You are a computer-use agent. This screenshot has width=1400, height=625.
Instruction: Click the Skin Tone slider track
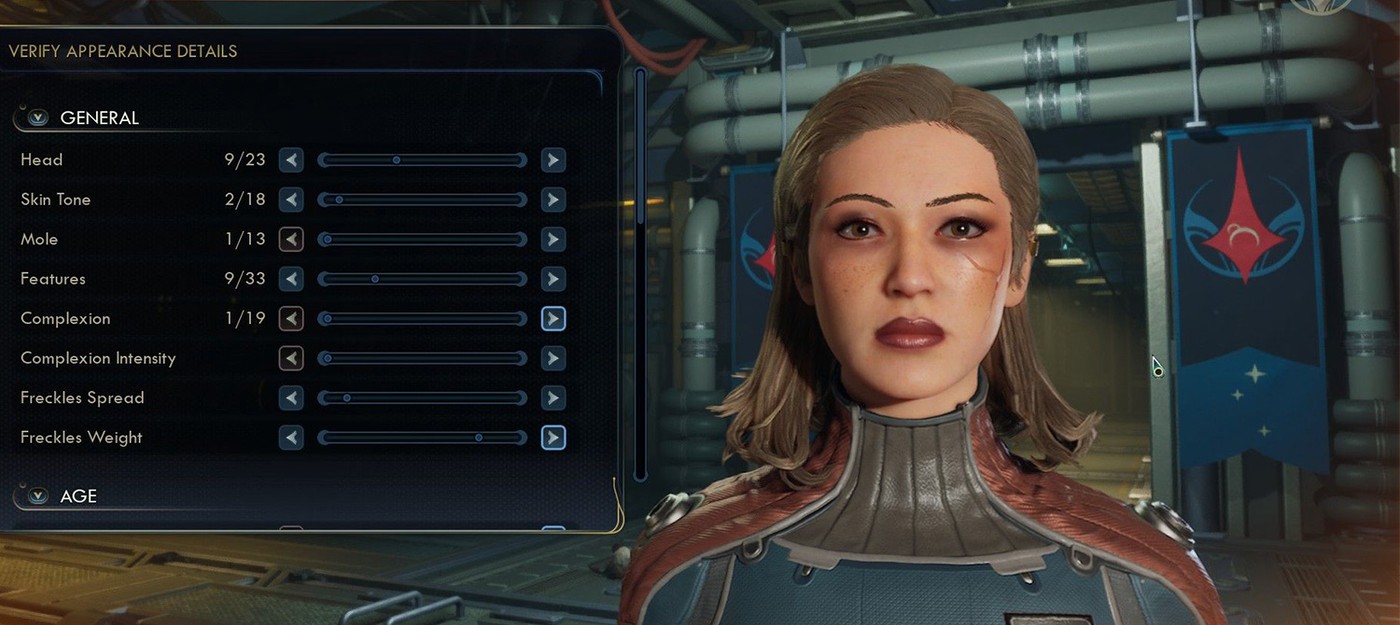pyautogui.click(x=422, y=200)
